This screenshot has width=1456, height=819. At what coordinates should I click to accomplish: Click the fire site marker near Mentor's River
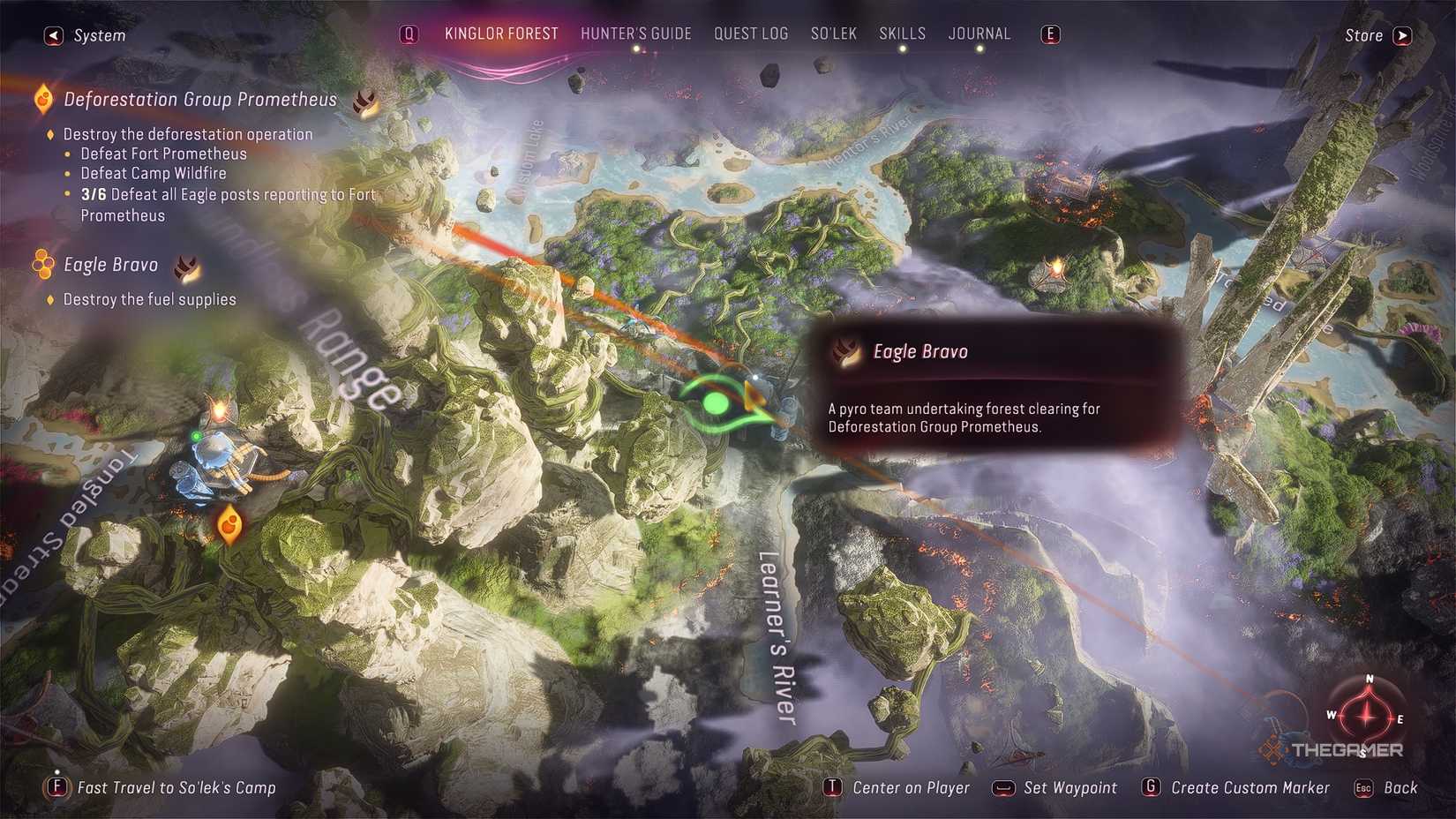pyautogui.click(x=1055, y=267)
